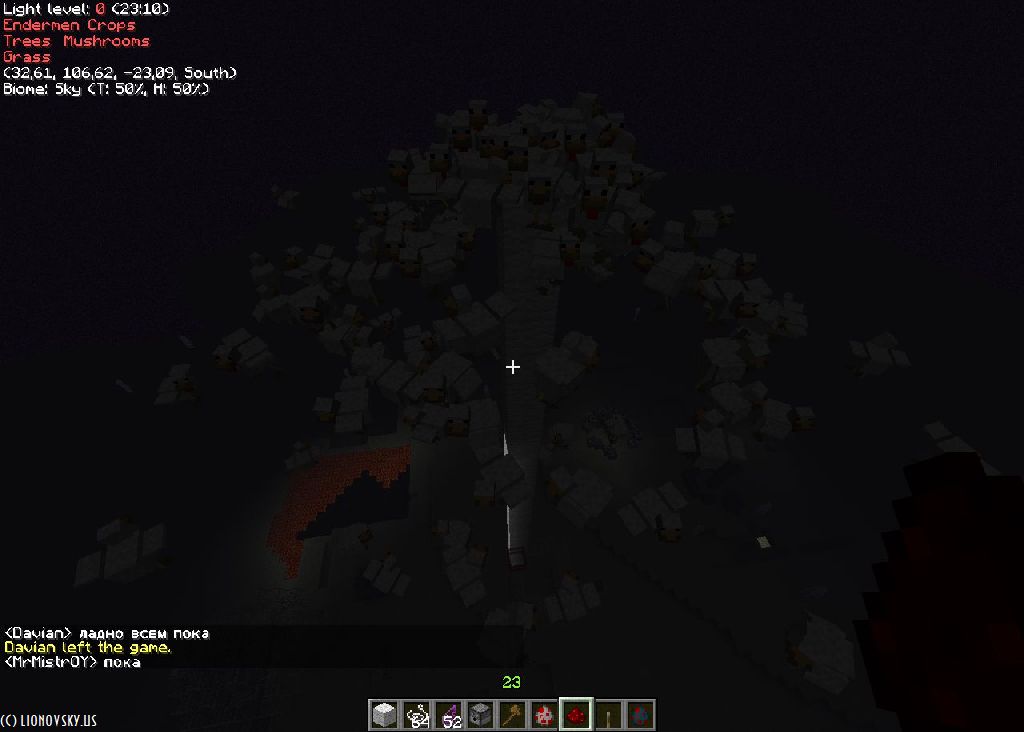Equip the wooden tool in the hotbar
This screenshot has width=1024, height=732.
512,715
